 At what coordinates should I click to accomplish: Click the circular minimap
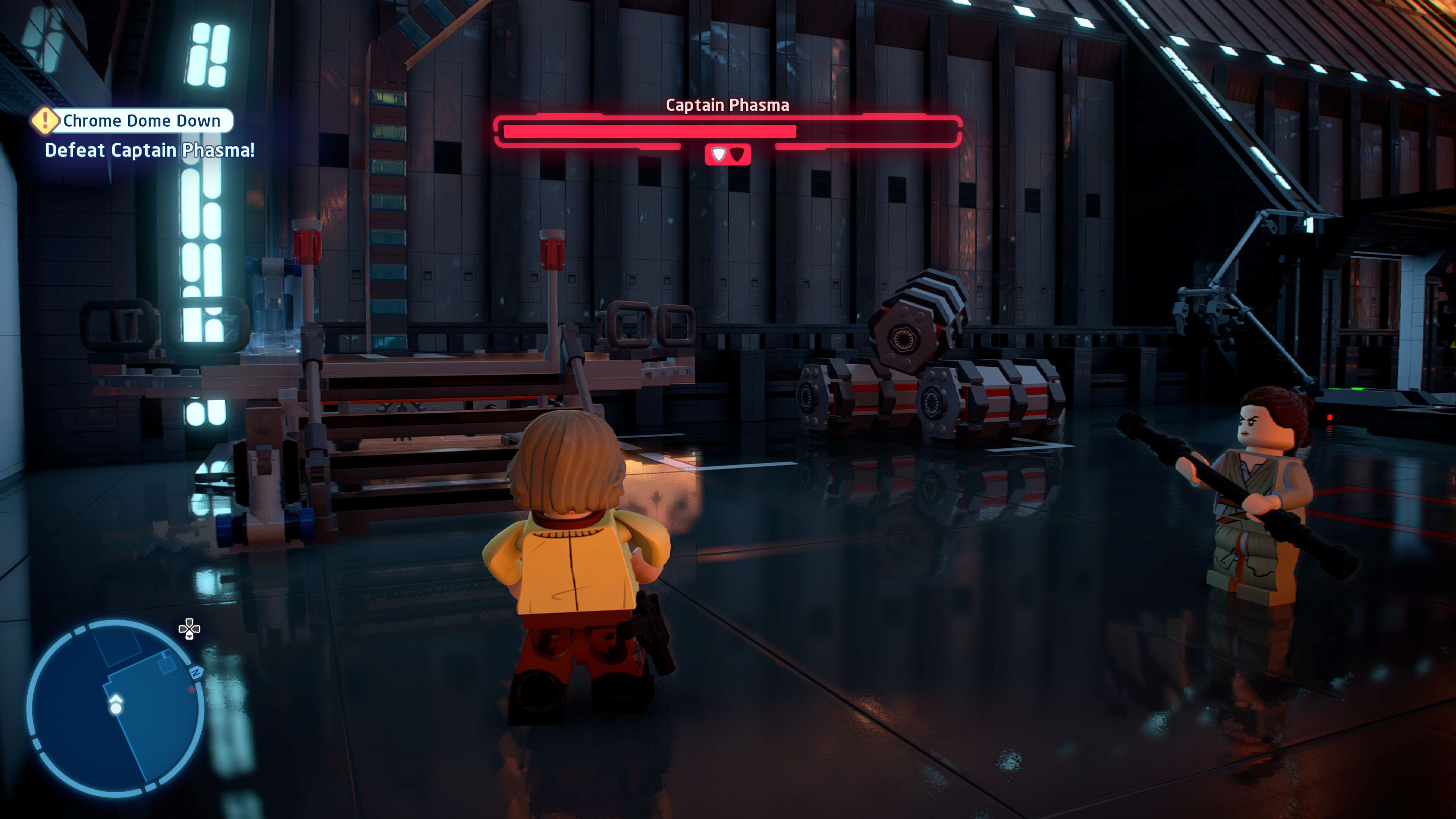[115, 708]
